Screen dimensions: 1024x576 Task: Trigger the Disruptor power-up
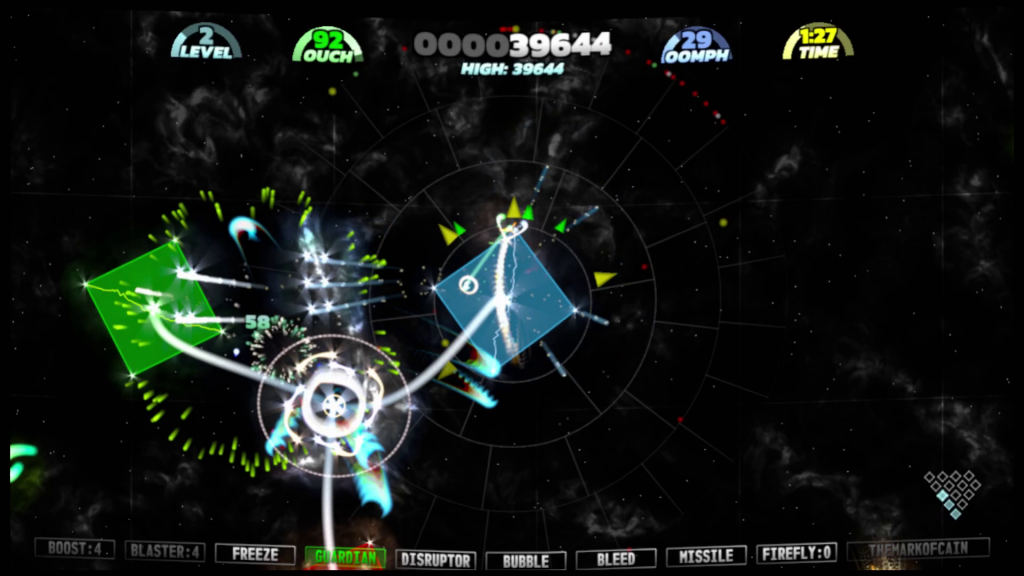[x=435, y=559]
